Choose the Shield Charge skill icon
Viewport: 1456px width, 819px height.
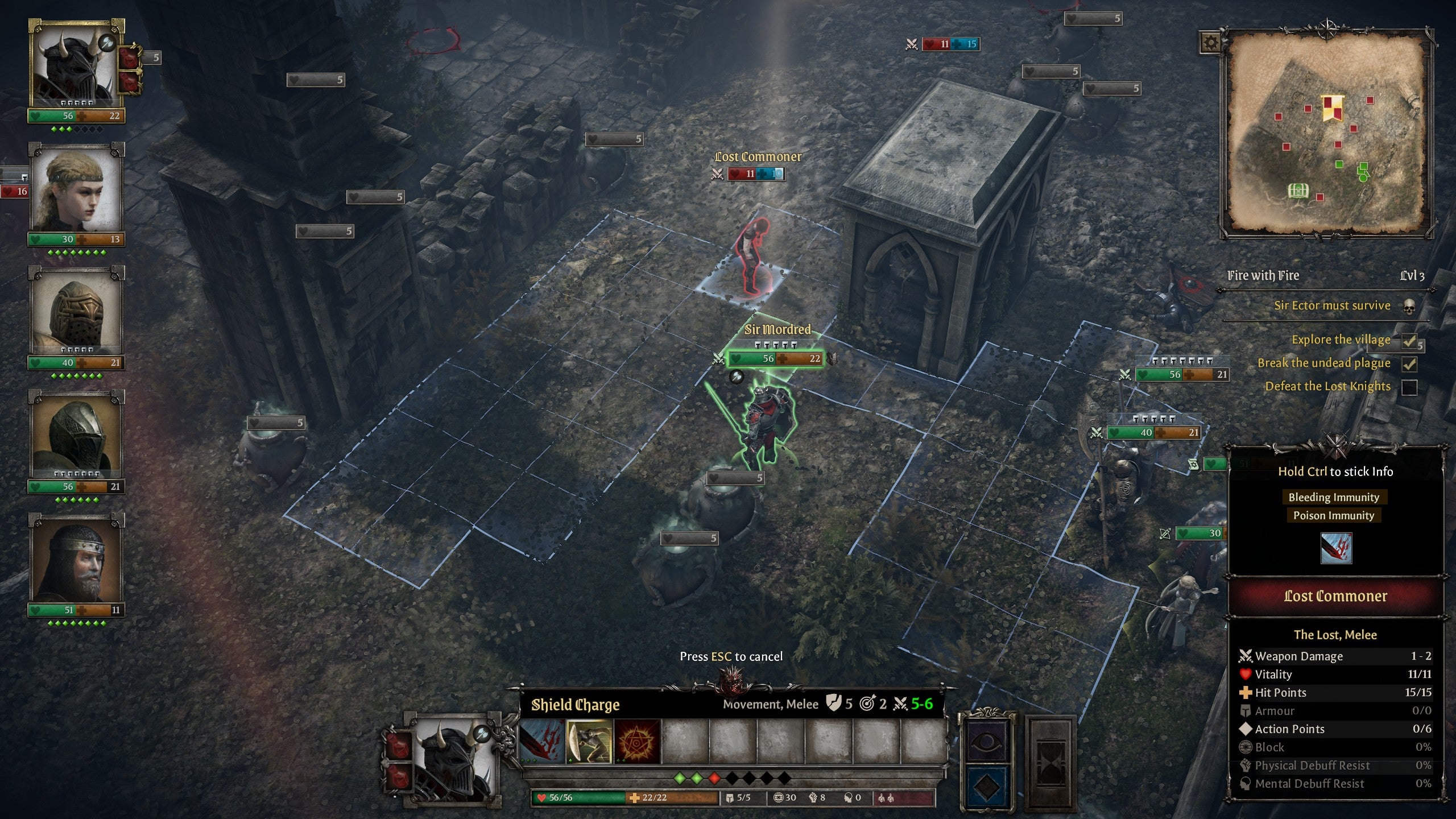590,741
